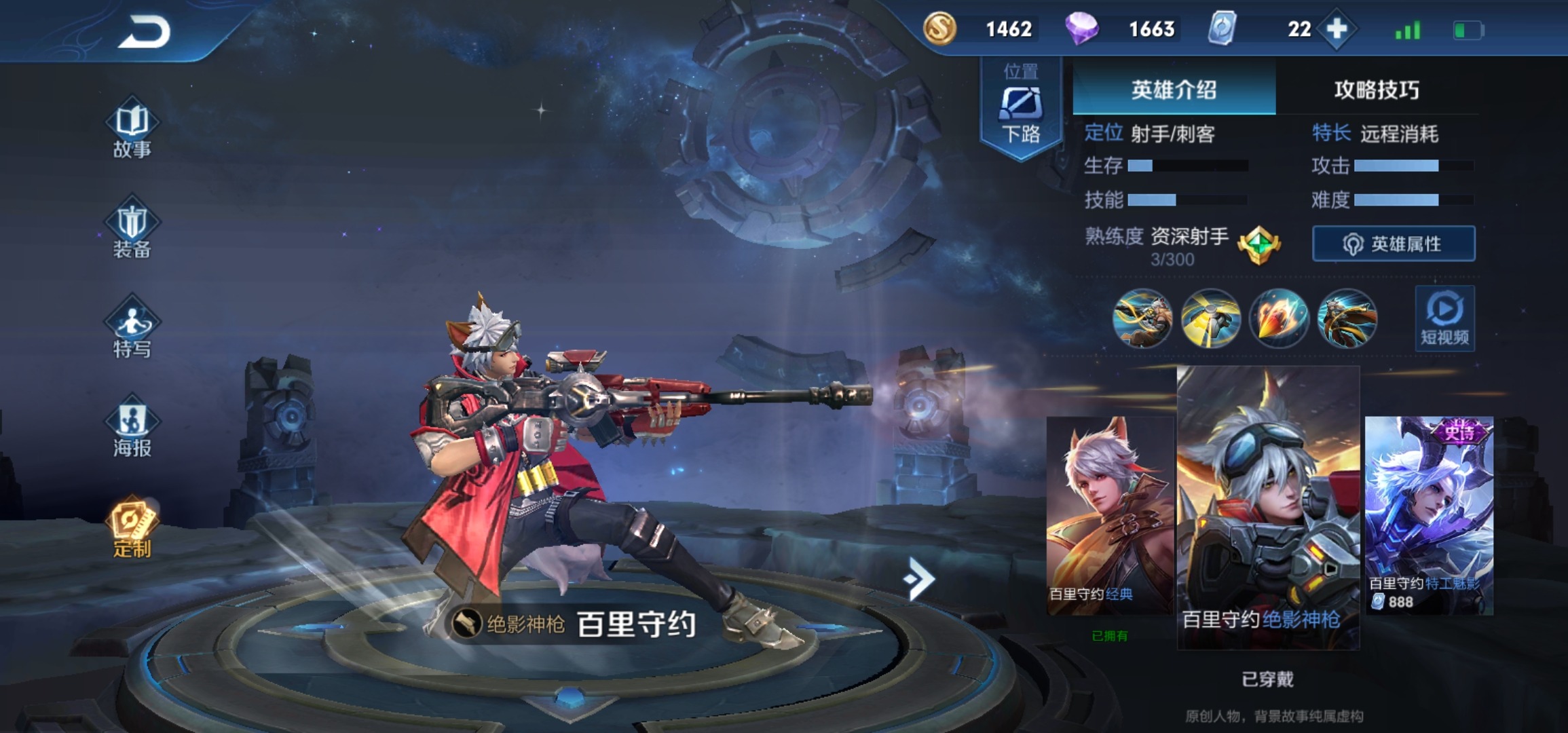Open the 装备 equipment section

pyautogui.click(x=132, y=231)
